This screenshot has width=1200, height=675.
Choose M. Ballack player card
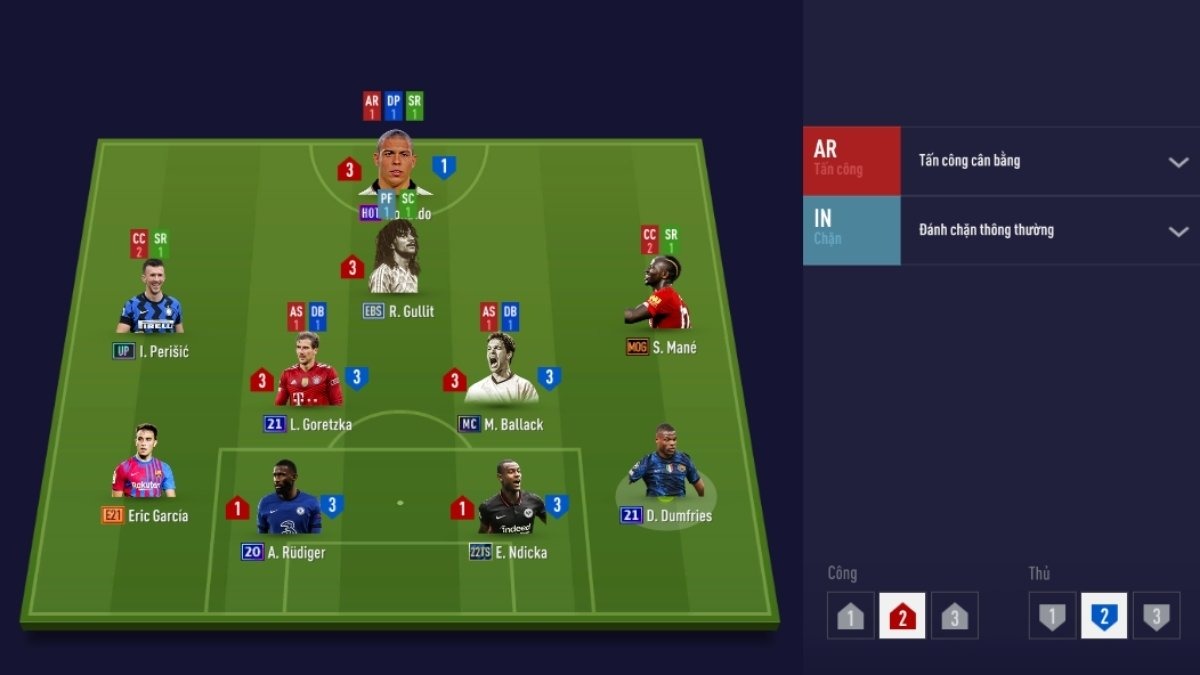tap(502, 372)
